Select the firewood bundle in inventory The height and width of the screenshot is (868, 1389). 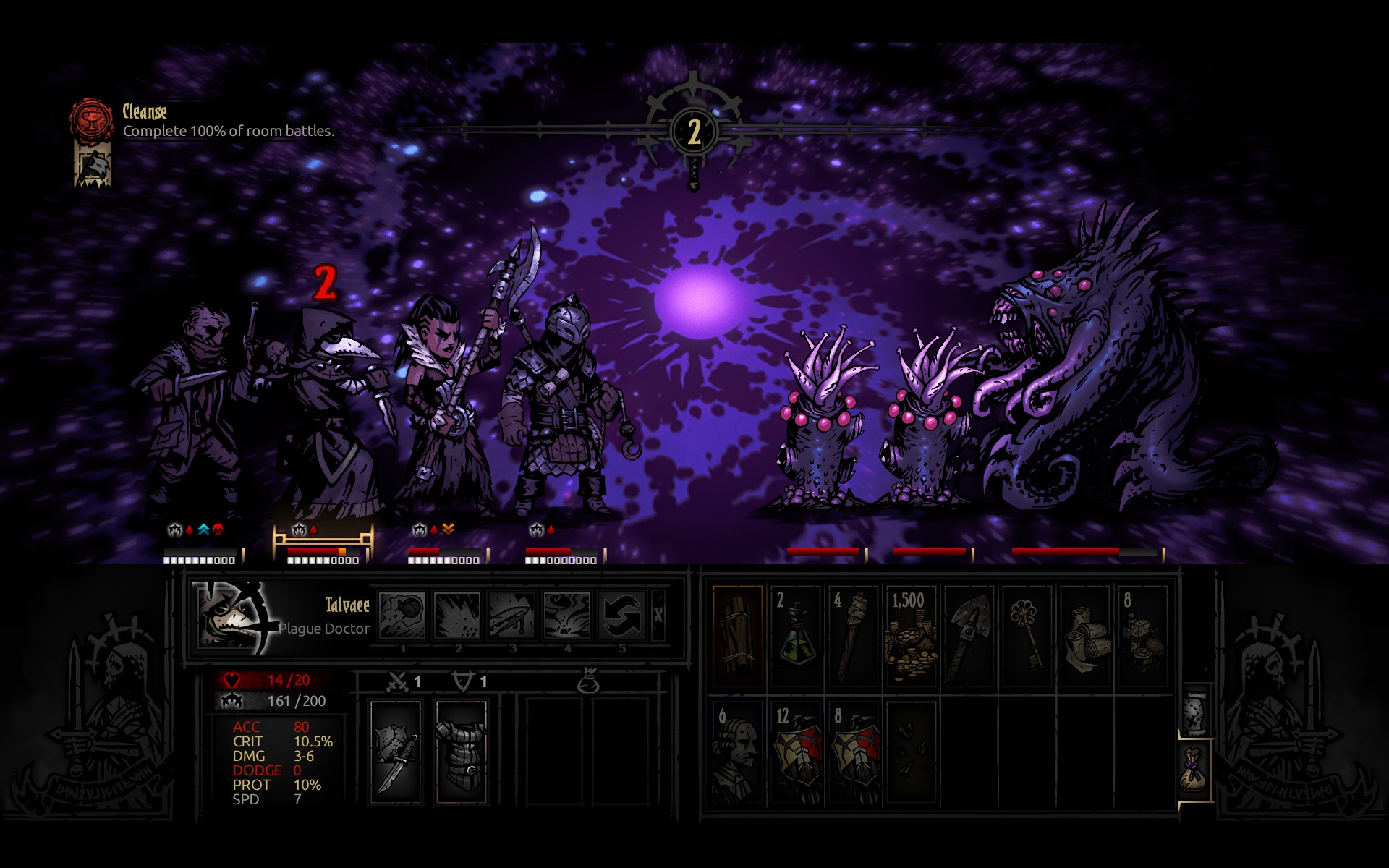(738, 636)
